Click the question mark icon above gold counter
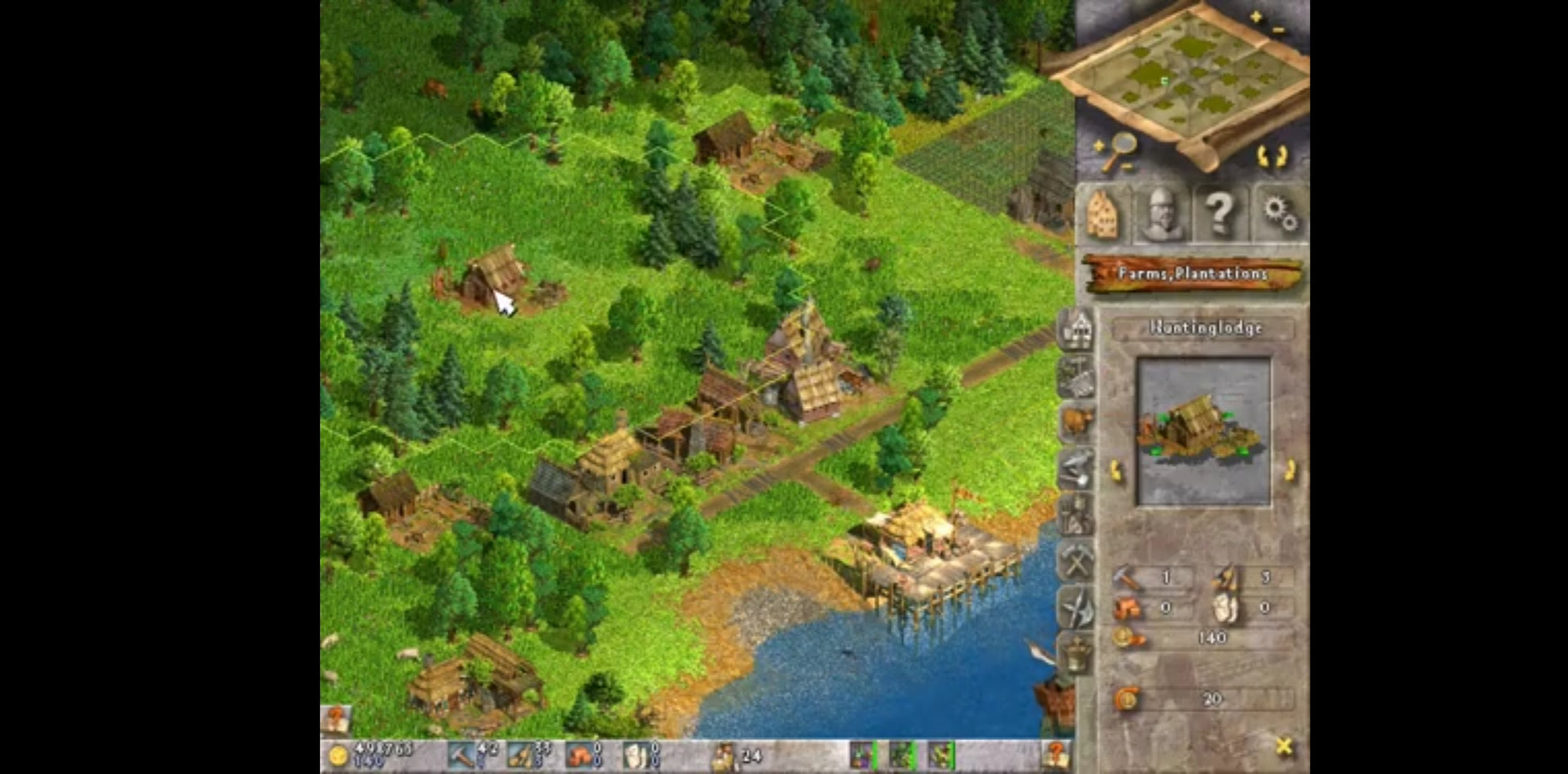 335,718
